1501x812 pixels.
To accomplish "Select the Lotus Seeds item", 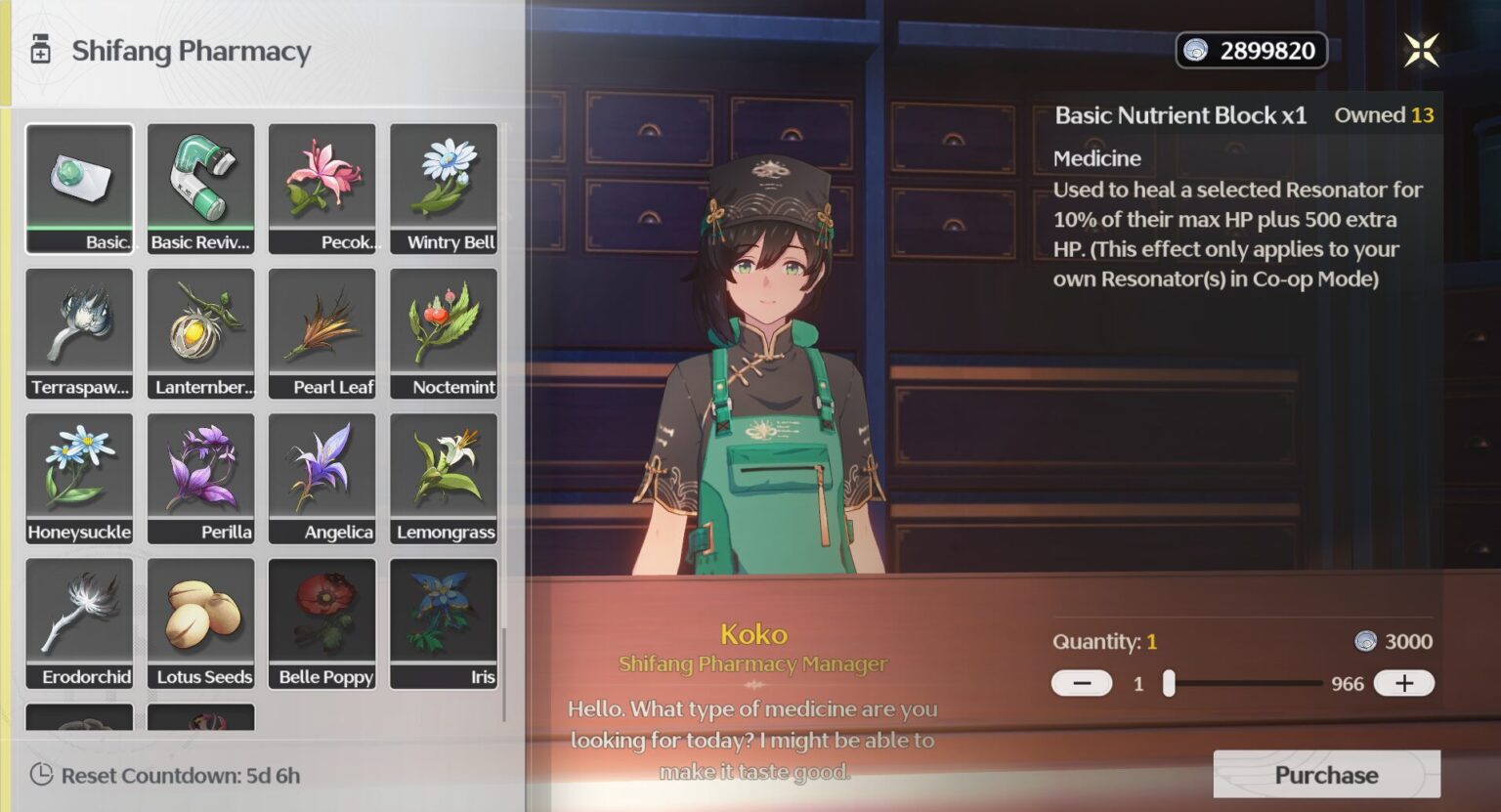I will [200, 620].
